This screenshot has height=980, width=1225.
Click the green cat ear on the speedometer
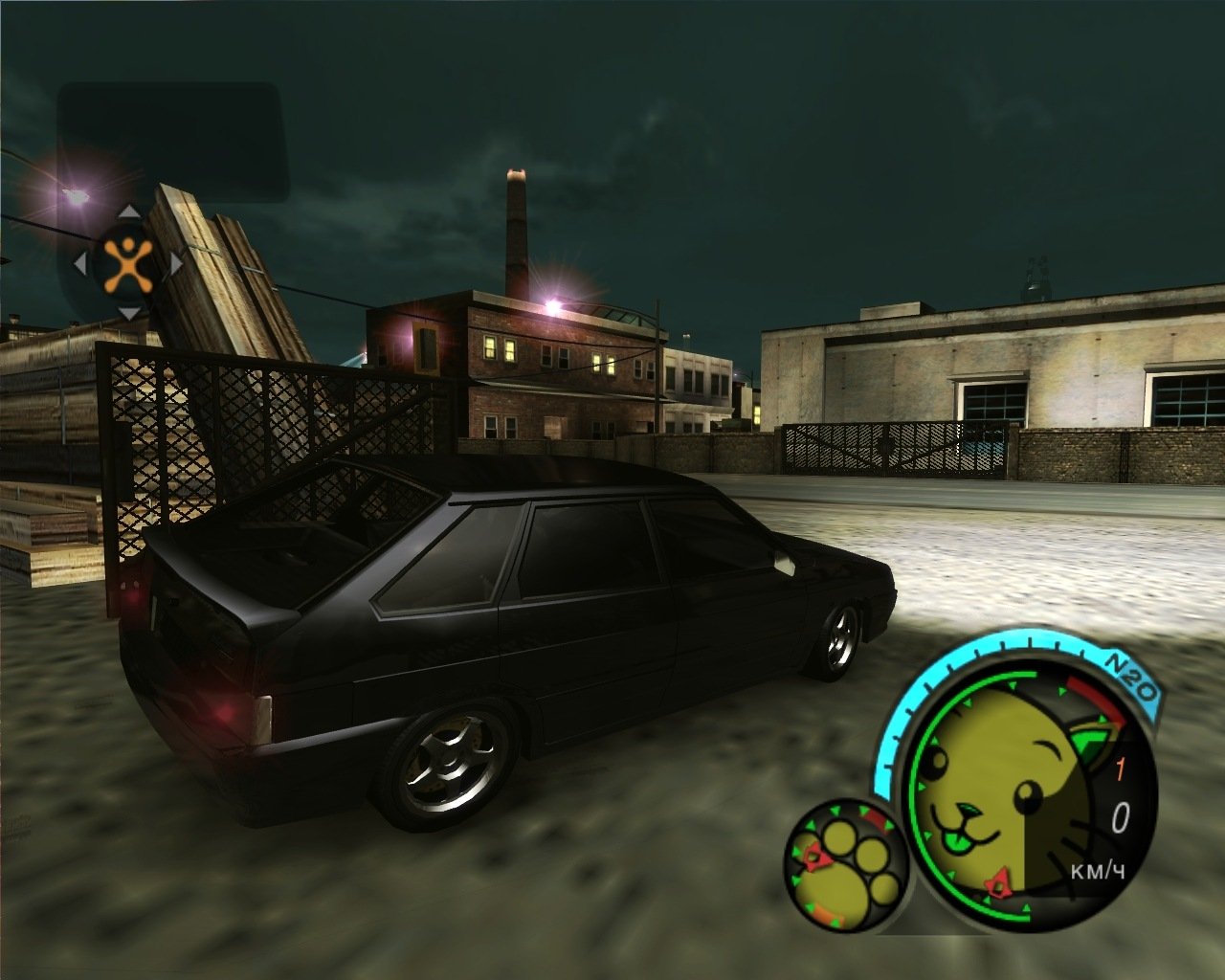(x=1091, y=740)
